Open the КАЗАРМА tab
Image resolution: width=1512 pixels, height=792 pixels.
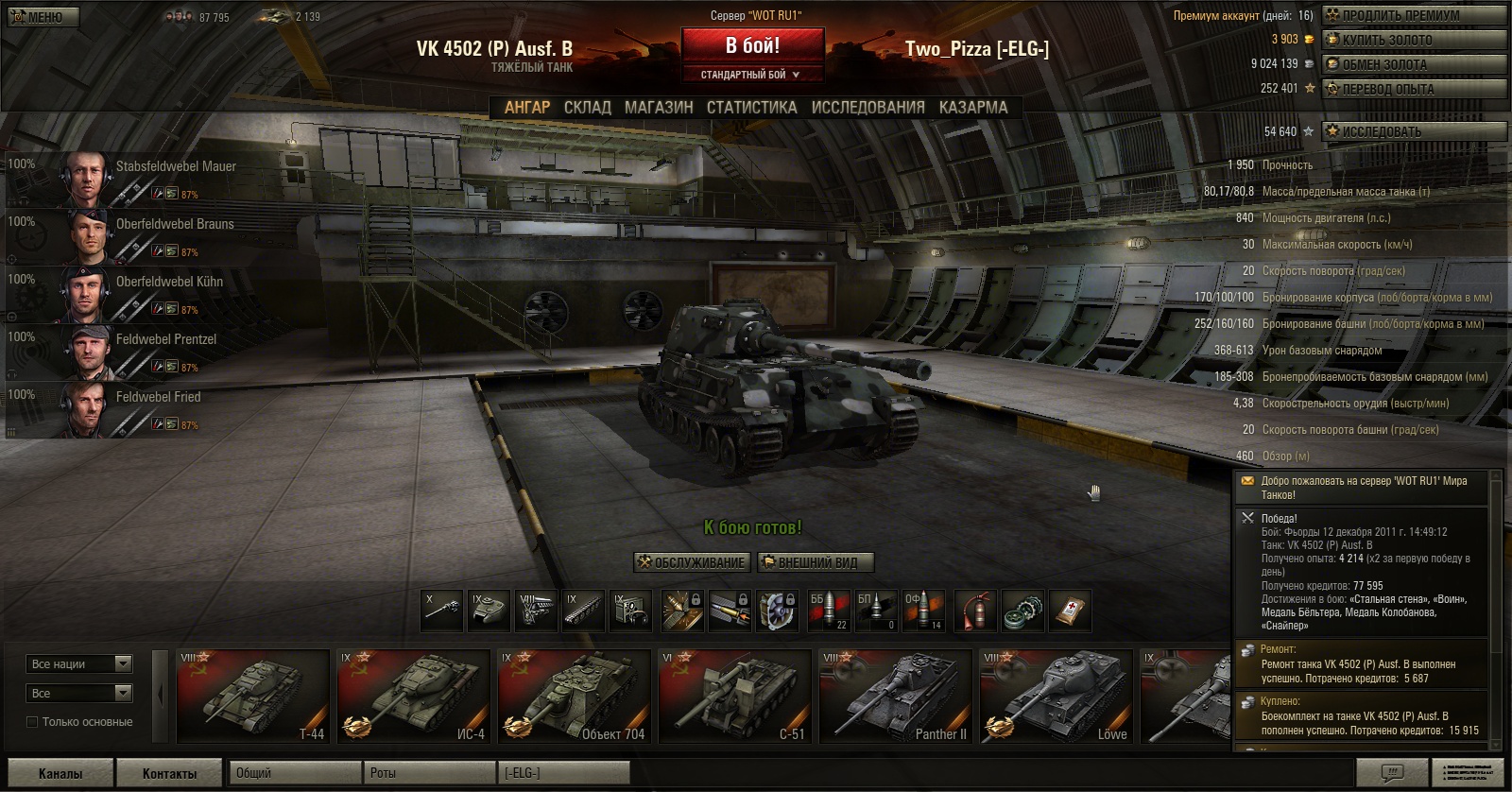[x=972, y=108]
